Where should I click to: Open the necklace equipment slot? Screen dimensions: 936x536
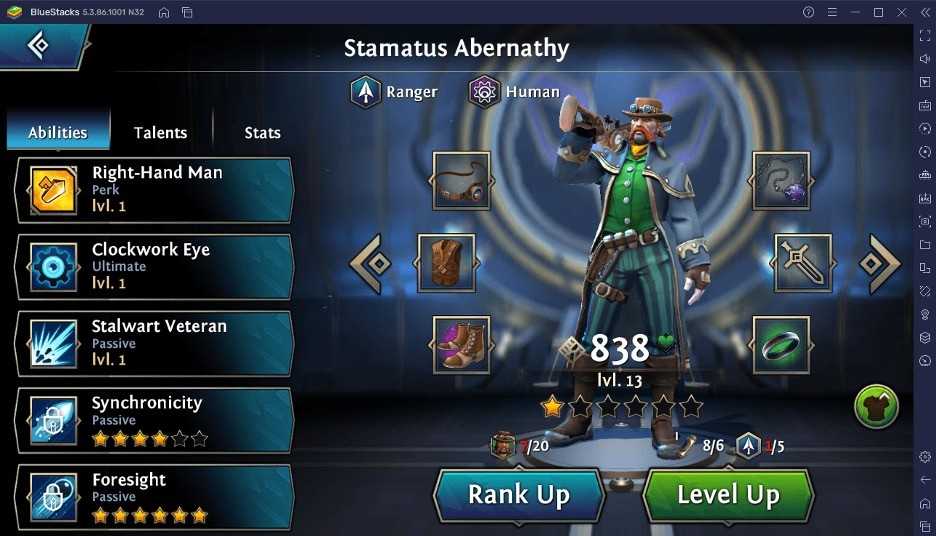781,181
